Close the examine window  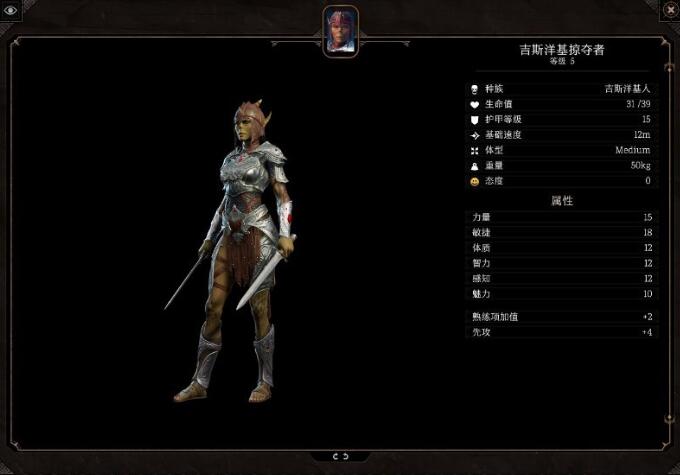tap(669, 9)
